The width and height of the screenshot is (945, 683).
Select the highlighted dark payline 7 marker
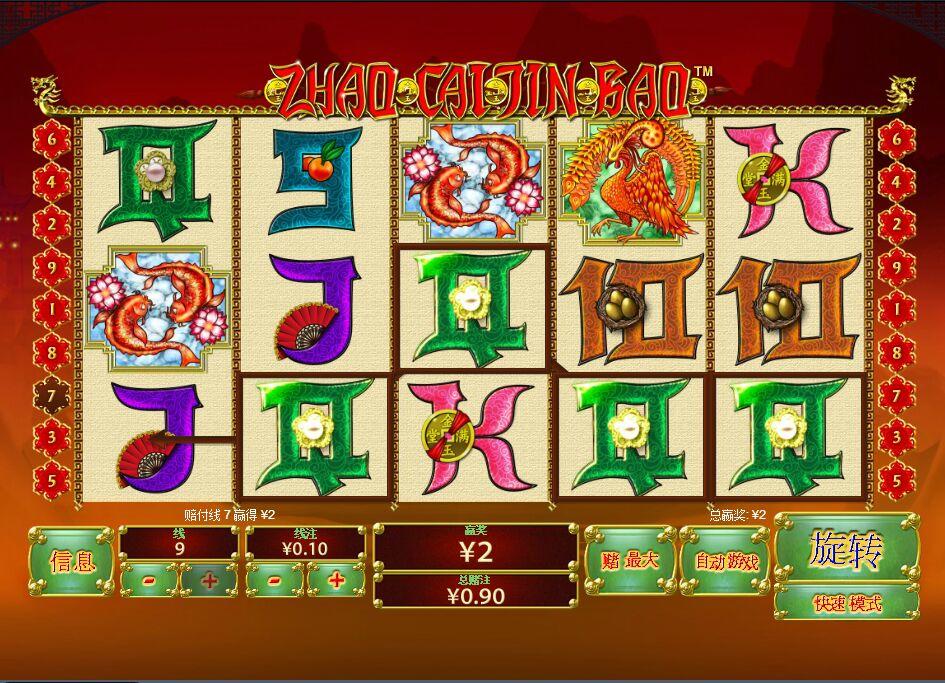click(53, 396)
